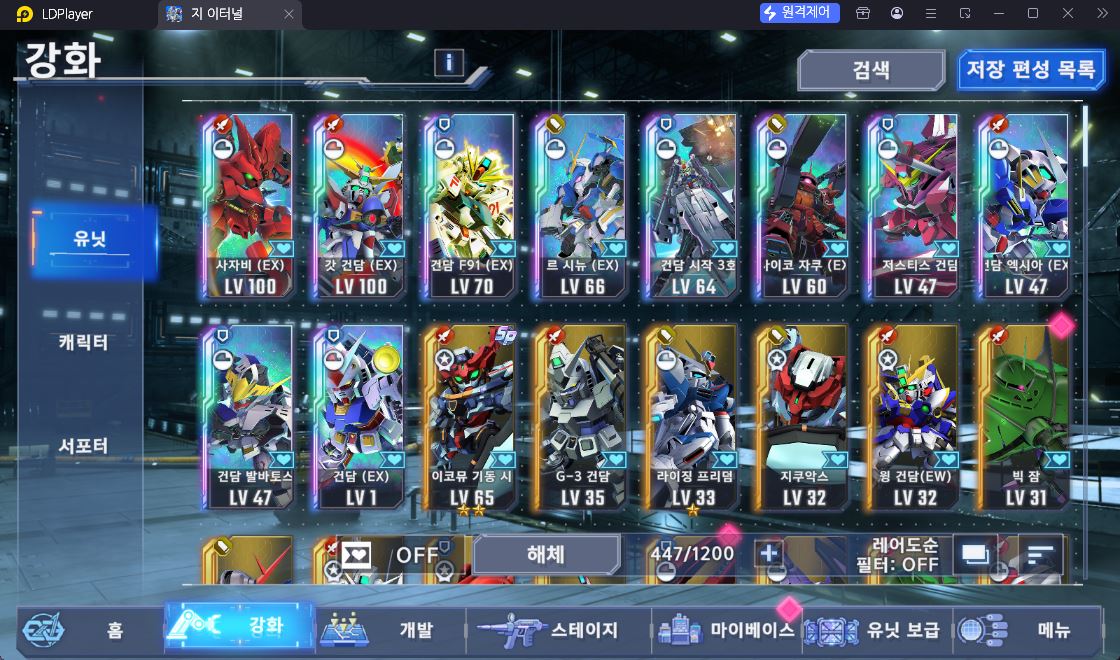Choose the 갓 건담 (EX) unit card
Image resolution: width=1120 pixels, height=660 pixels.
[360, 205]
